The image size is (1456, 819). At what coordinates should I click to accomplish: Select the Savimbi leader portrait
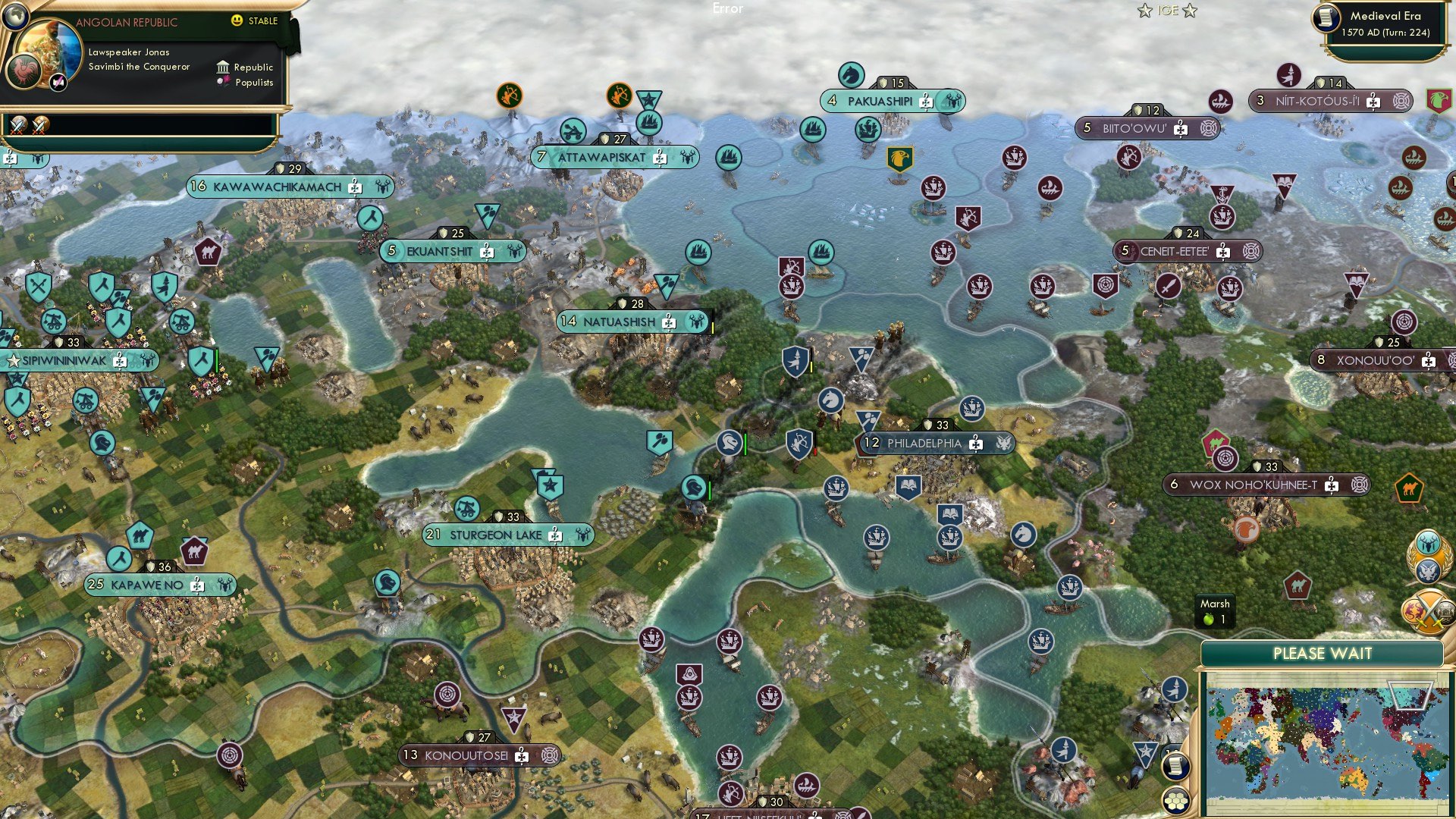52,50
